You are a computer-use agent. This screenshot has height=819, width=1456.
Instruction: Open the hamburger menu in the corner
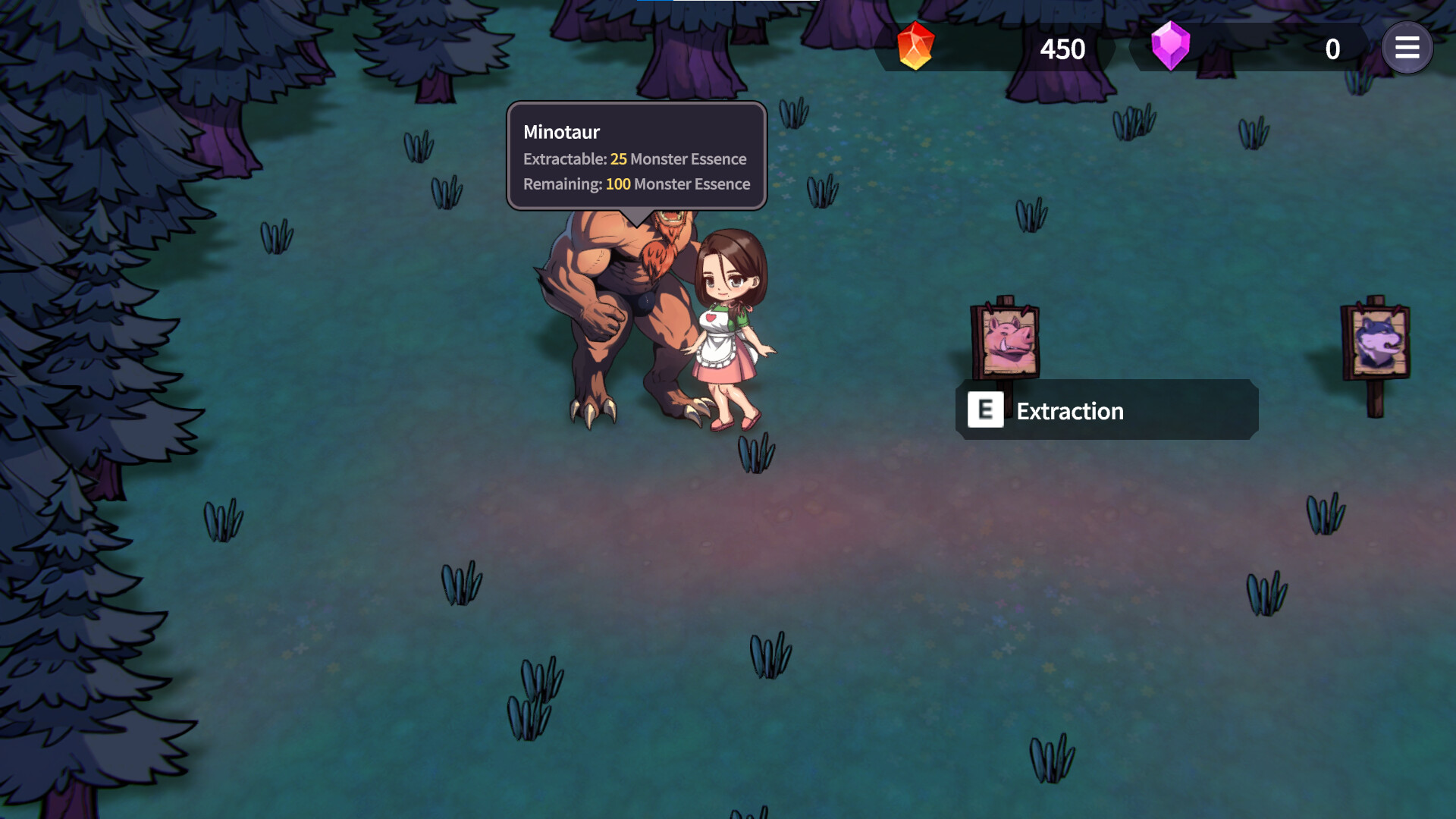[1407, 48]
